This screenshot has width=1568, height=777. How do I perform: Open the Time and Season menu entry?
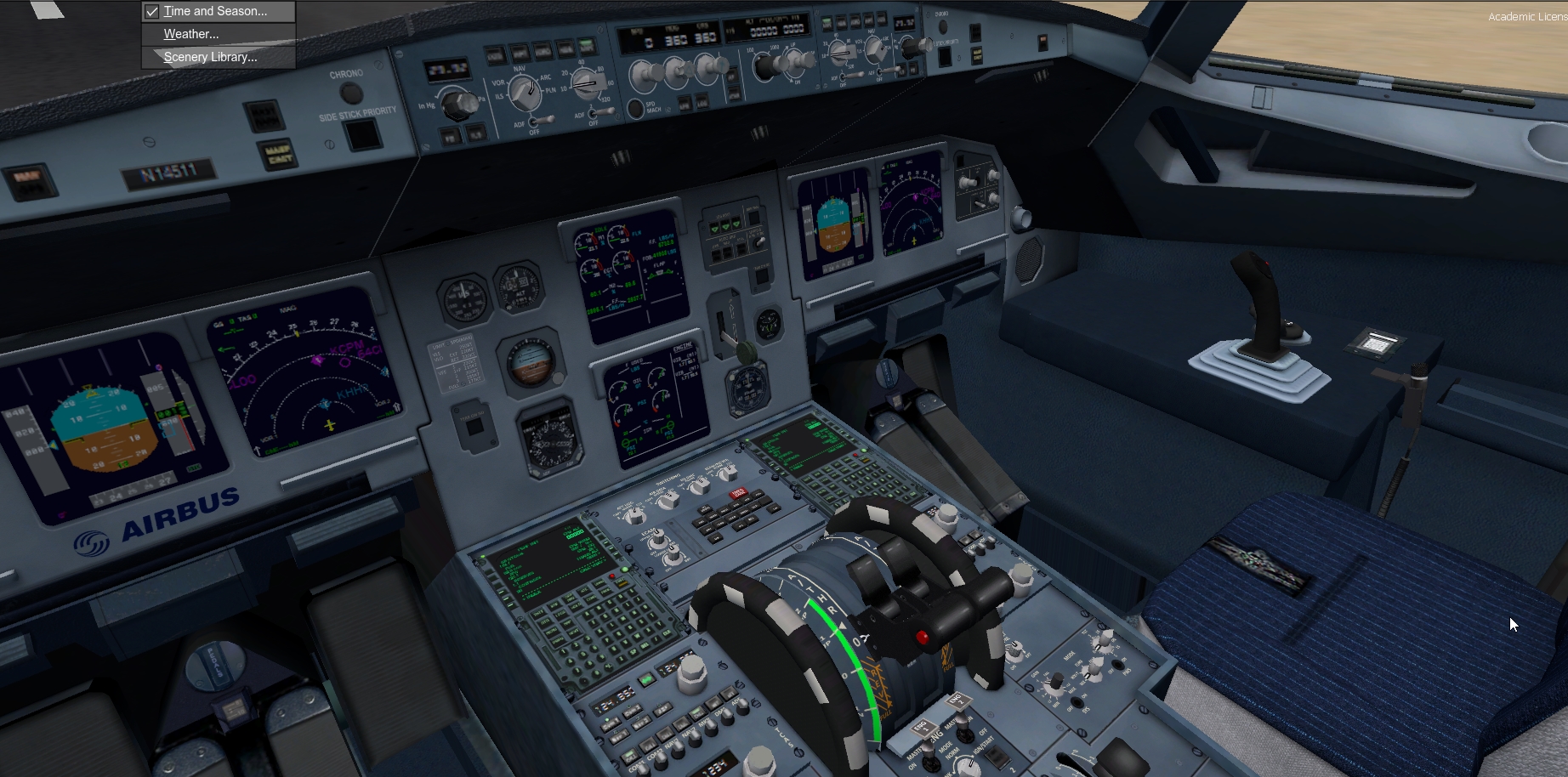[x=215, y=11]
